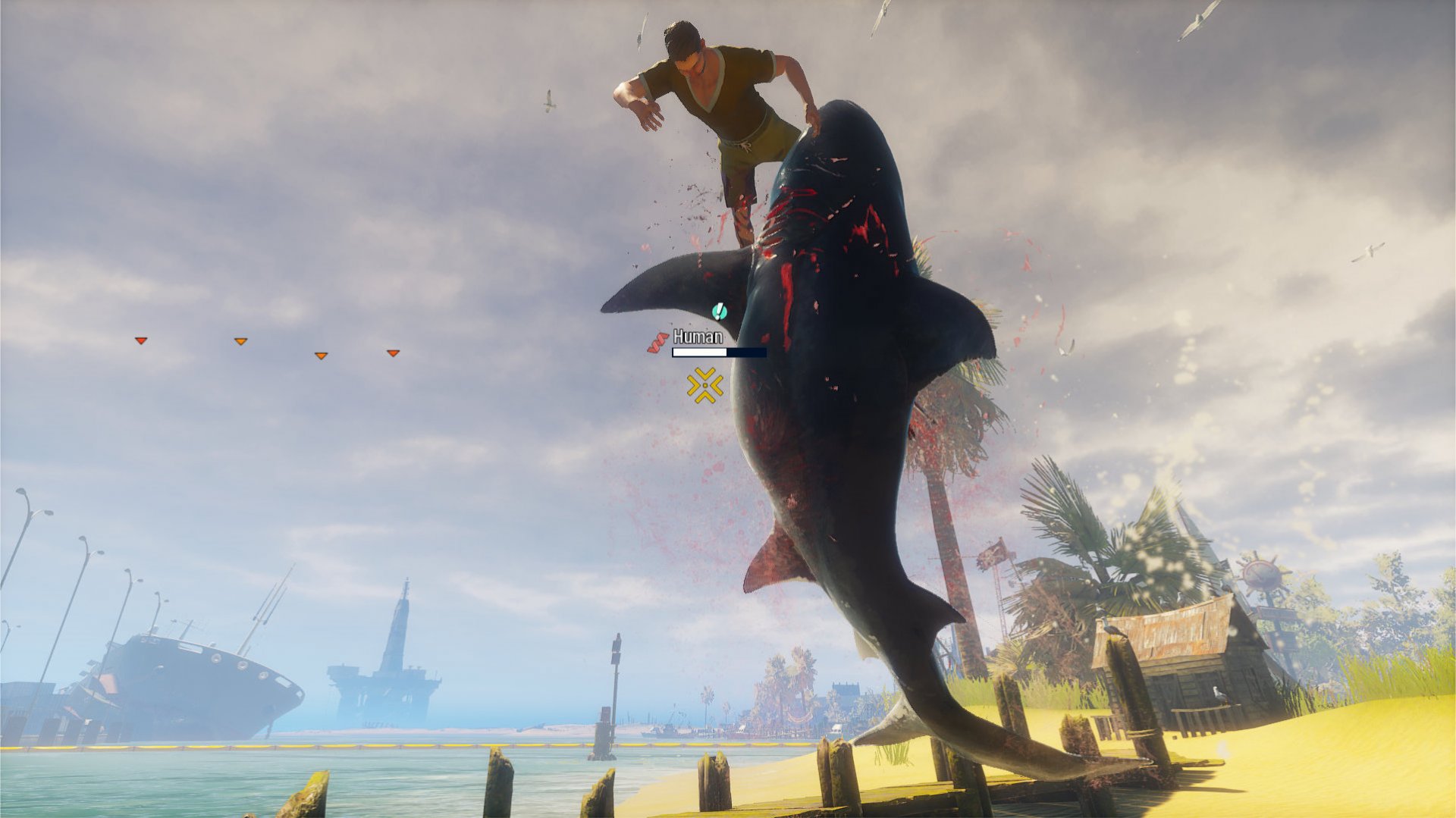Select the red mutagen DNA icon beside Human
The width and height of the screenshot is (1456, 818).
657,341
